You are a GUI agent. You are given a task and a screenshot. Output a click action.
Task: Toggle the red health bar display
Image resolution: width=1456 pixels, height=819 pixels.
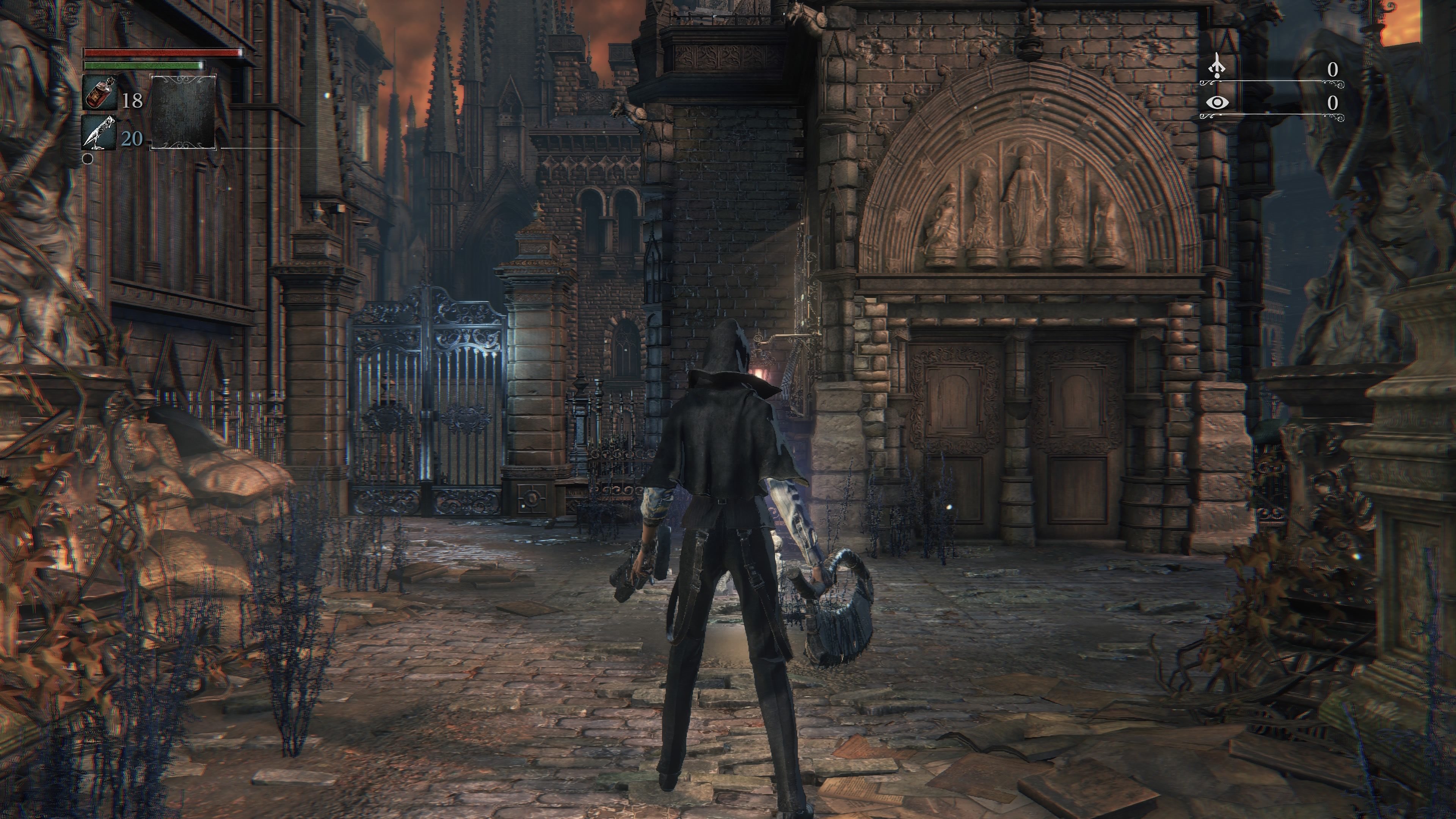tap(161, 52)
